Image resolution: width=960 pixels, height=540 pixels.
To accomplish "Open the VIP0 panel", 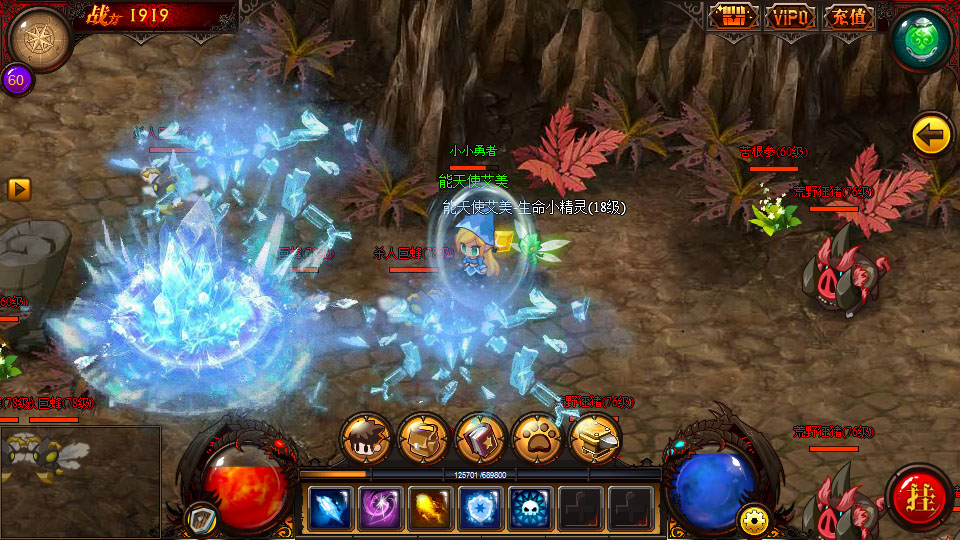I will [x=791, y=17].
